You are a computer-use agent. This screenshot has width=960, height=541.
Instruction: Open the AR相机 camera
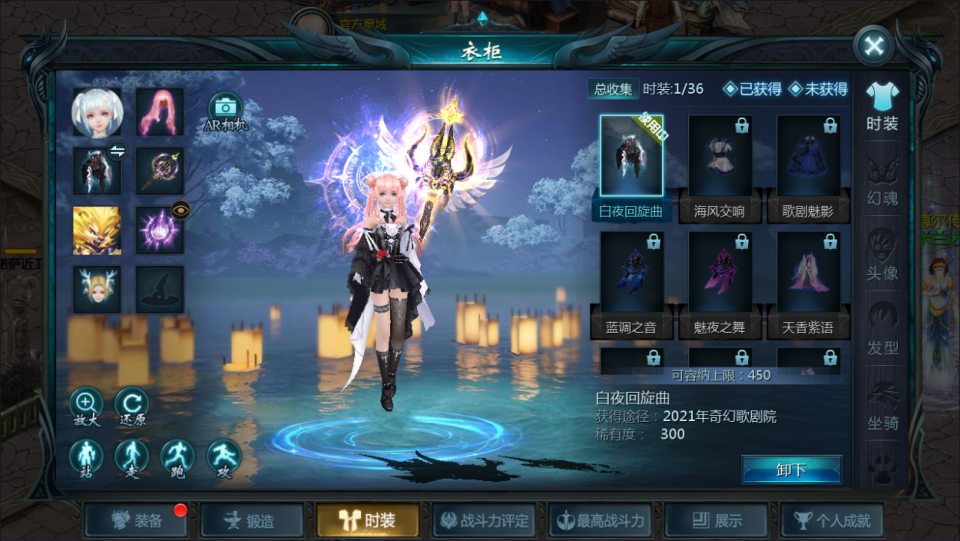tap(225, 112)
